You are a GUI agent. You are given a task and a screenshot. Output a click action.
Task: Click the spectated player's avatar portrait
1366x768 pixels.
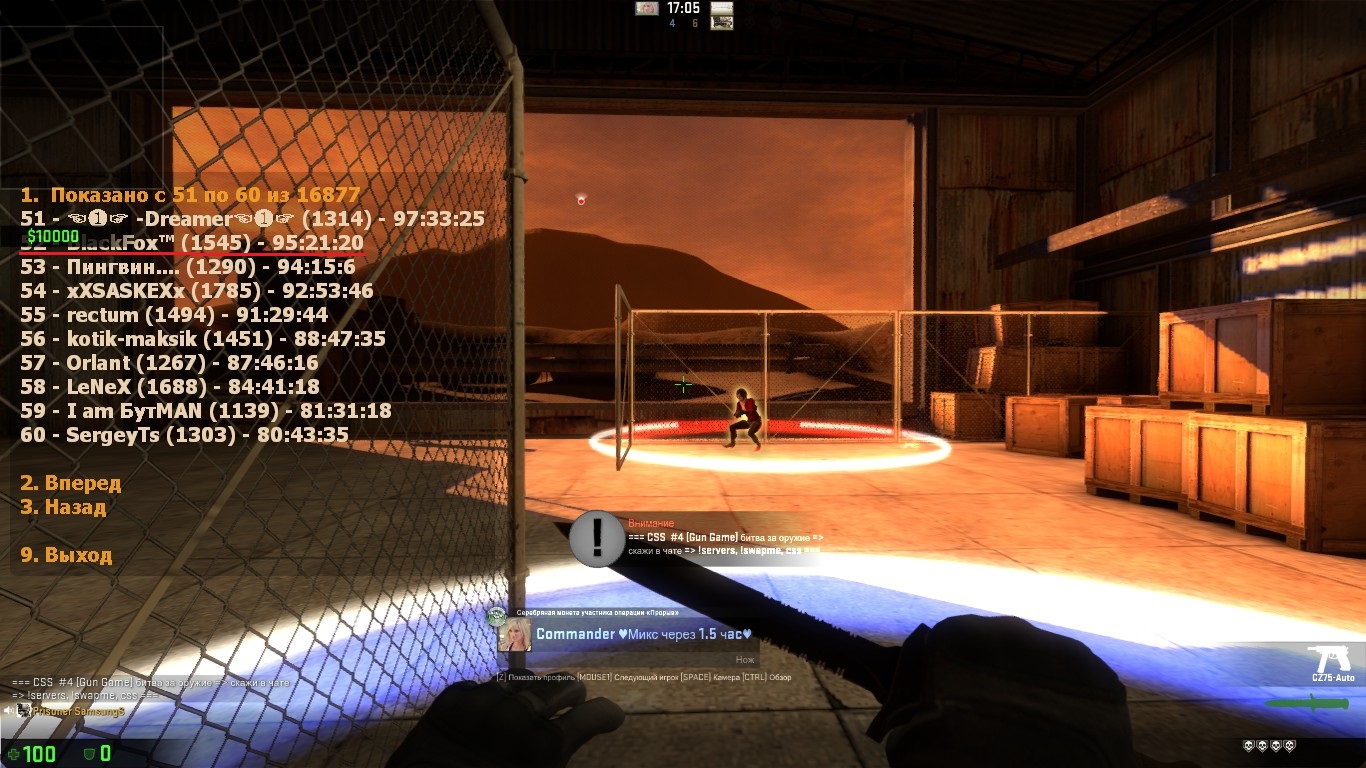click(515, 634)
